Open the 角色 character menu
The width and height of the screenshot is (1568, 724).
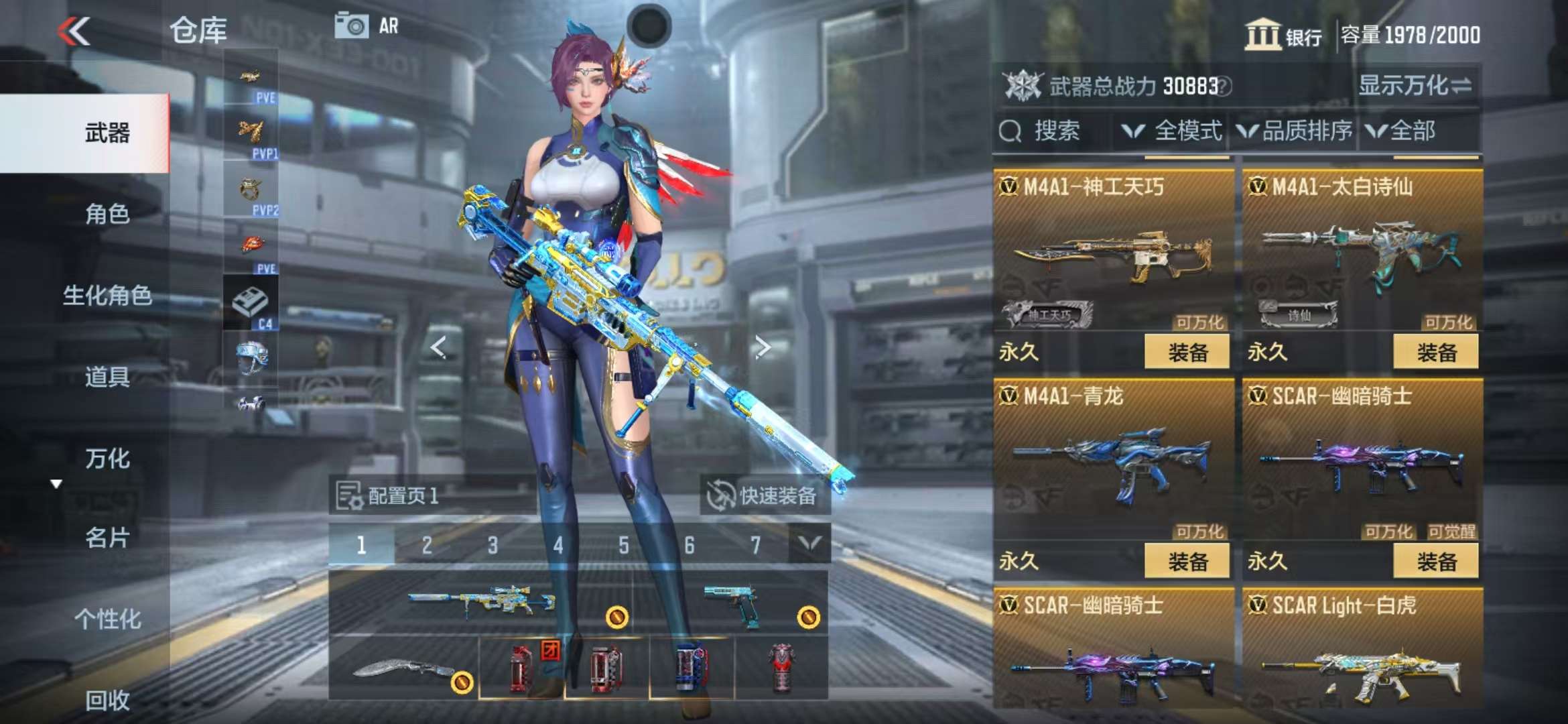click(x=107, y=214)
